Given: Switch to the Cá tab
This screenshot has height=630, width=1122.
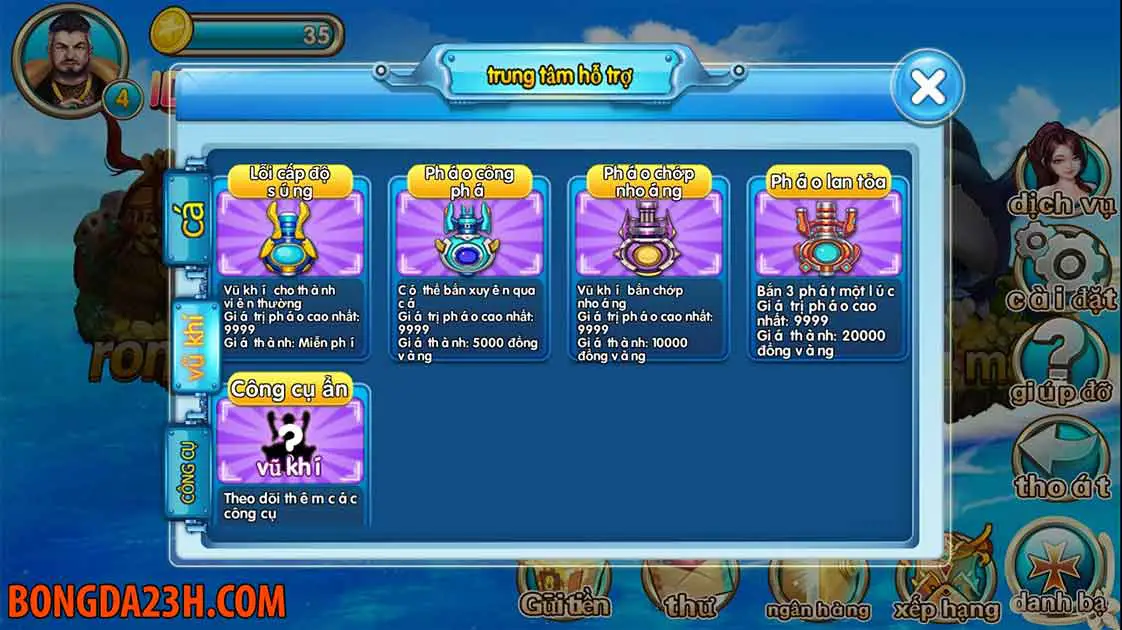Looking at the screenshot, I should (x=191, y=214).
